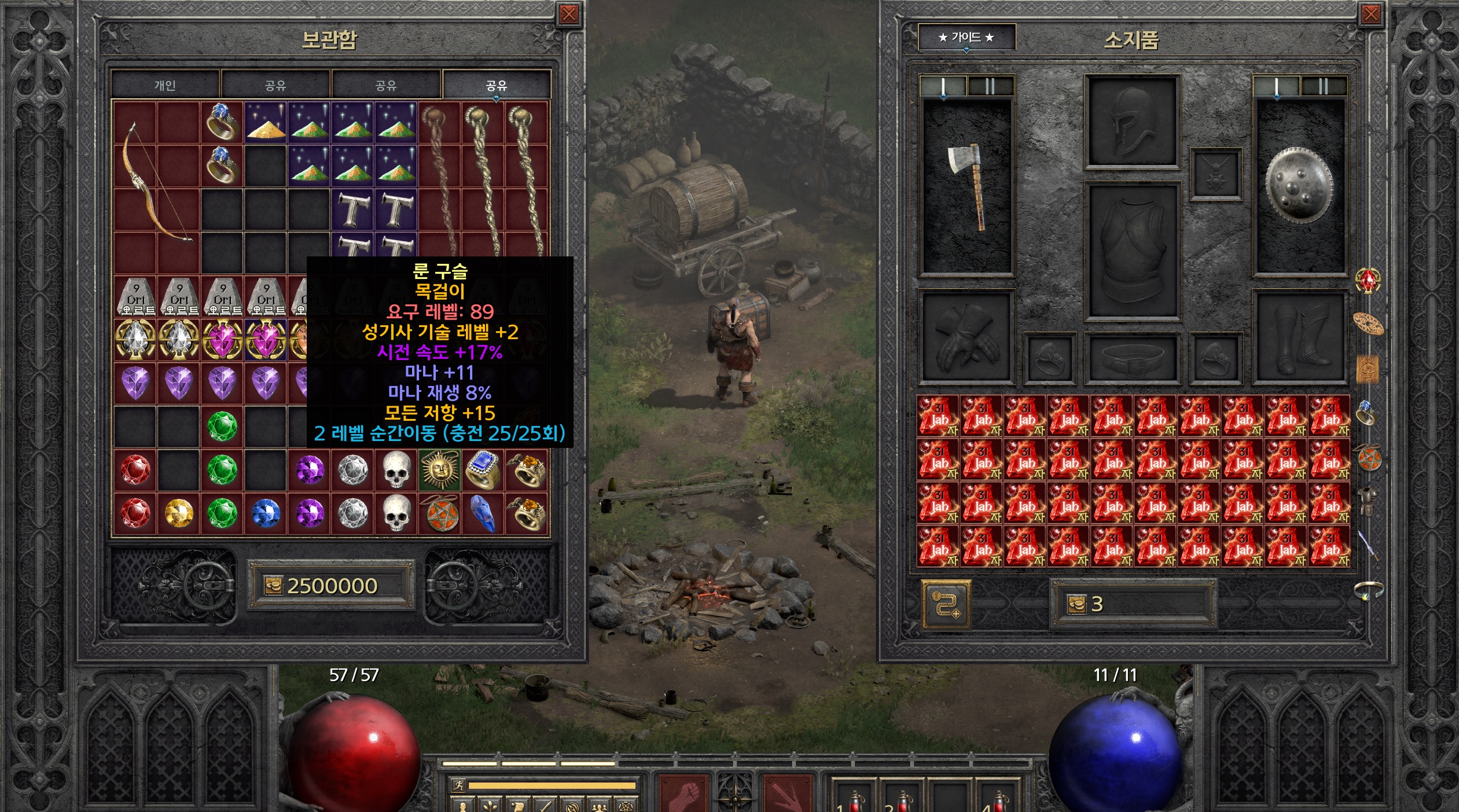This screenshot has width=1459, height=812.
Task: Toggle the run/walk button
Action: click(458, 785)
